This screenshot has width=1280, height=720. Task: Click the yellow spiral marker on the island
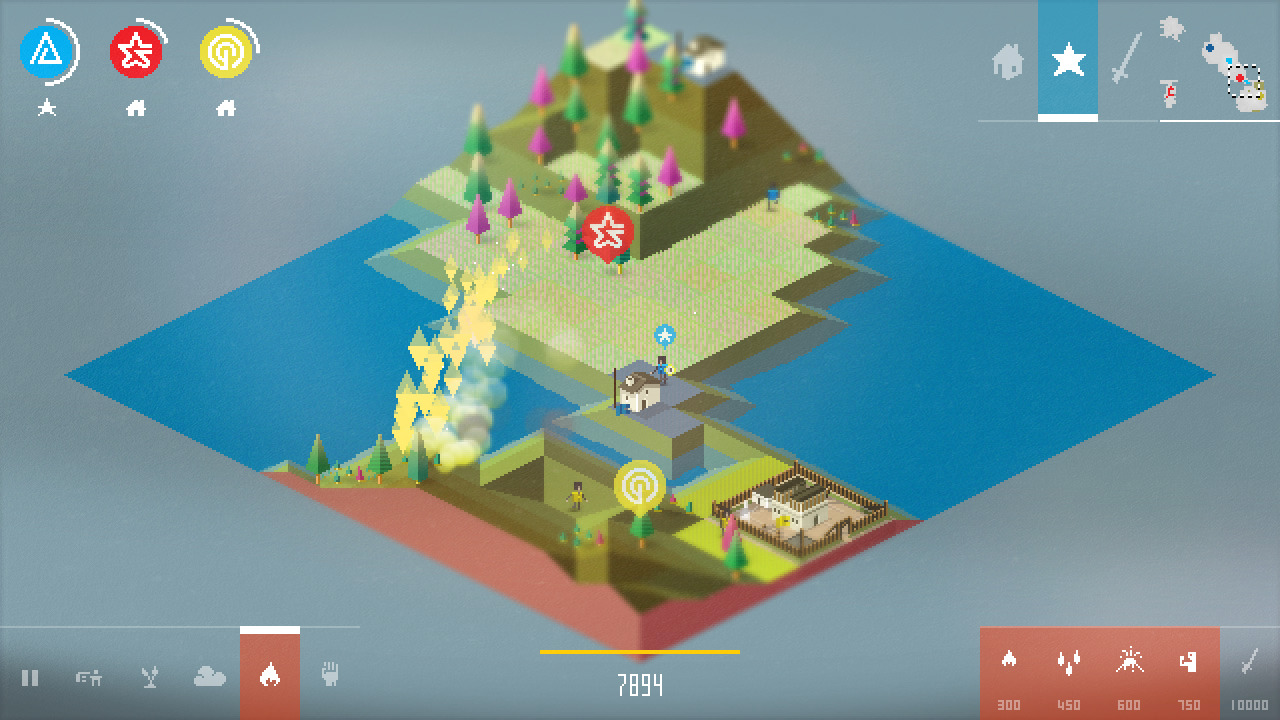tap(640, 486)
